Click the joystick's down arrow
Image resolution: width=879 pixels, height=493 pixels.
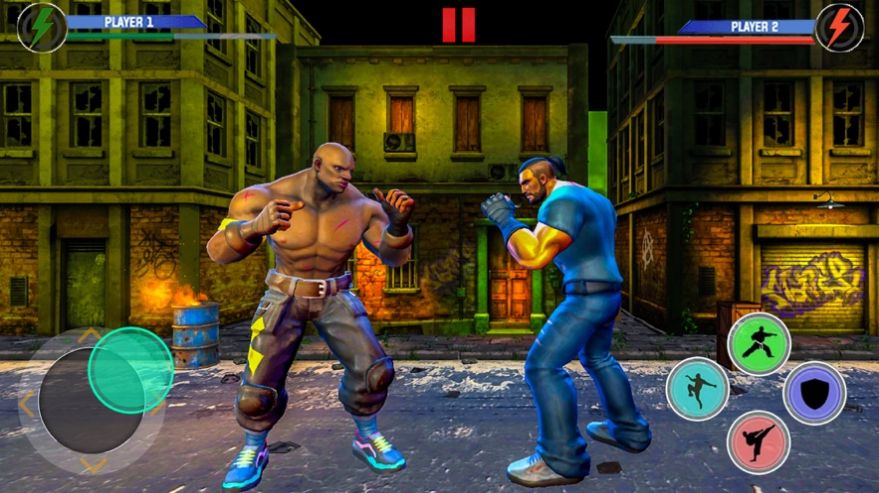pyautogui.click(x=93, y=465)
